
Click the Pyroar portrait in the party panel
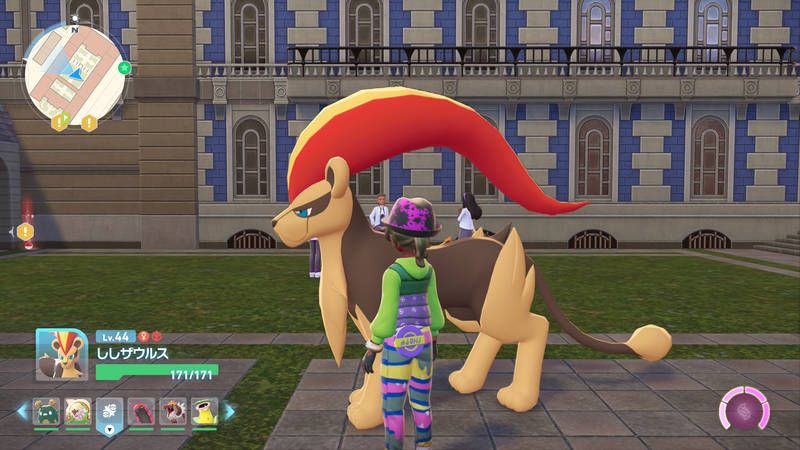click(x=62, y=355)
